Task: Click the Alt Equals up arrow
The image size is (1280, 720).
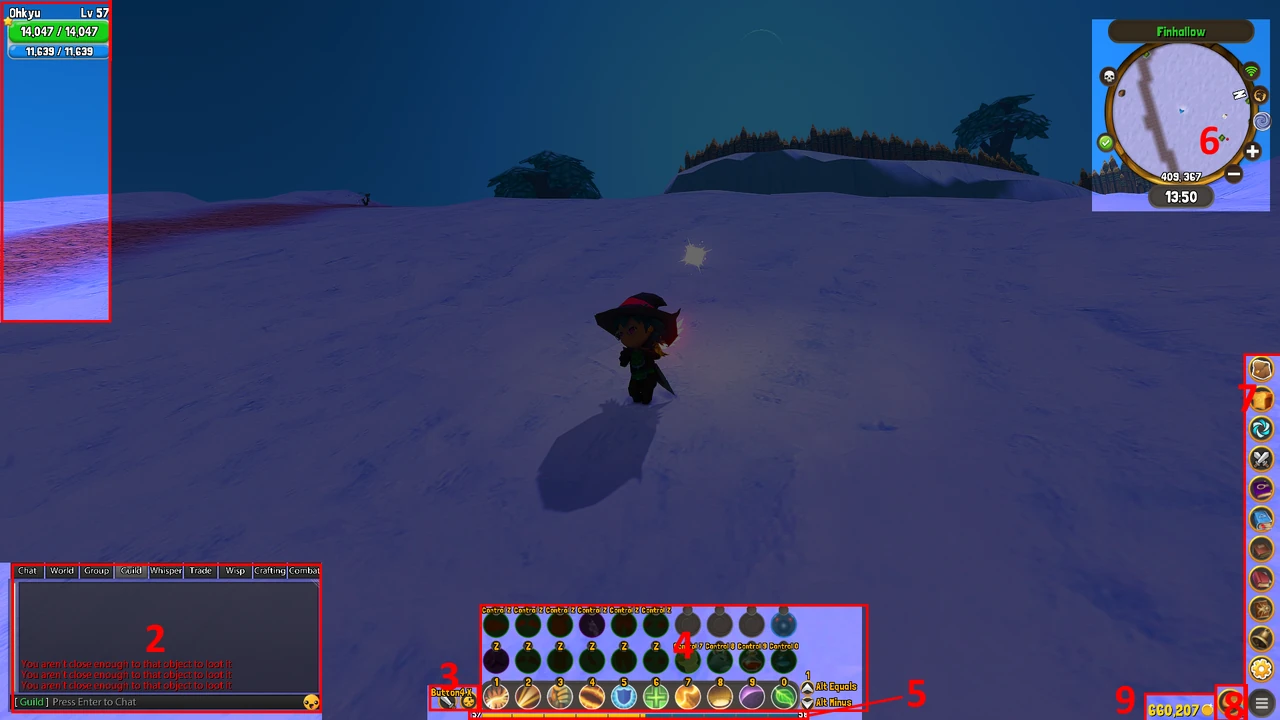Action: [807, 687]
